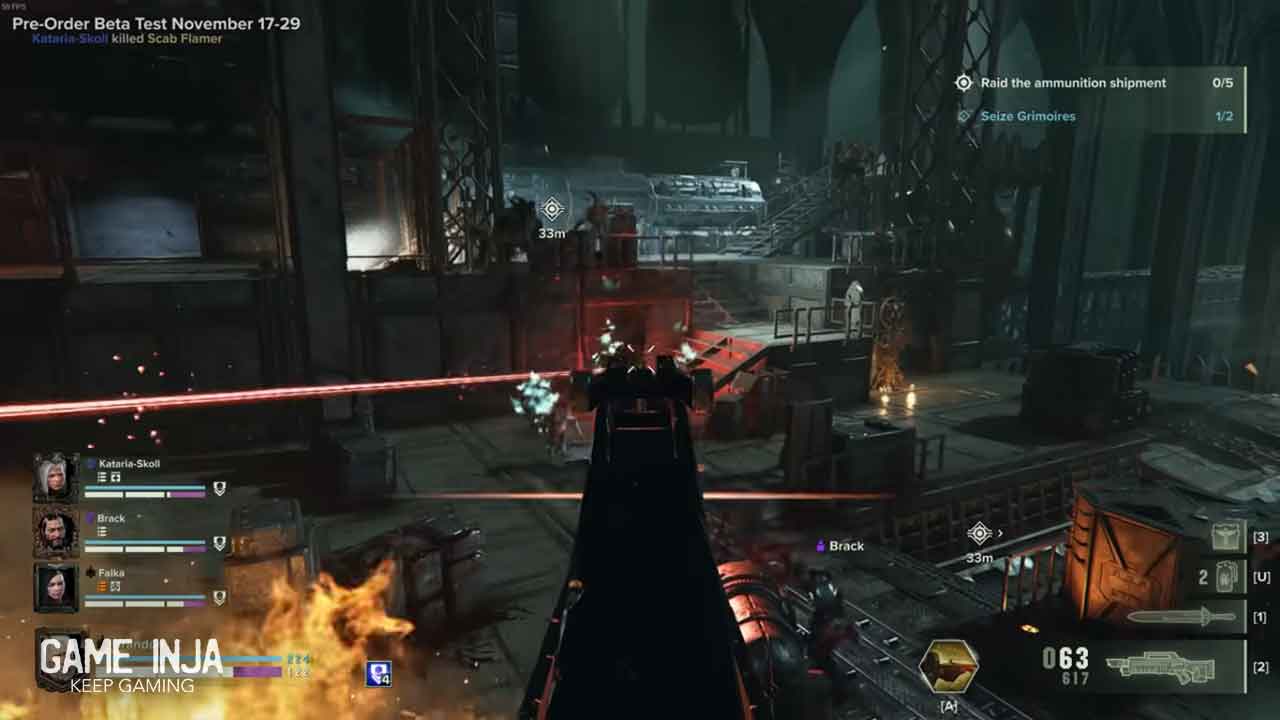Click the objective marker above the central platform
1280x720 pixels.
(552, 209)
